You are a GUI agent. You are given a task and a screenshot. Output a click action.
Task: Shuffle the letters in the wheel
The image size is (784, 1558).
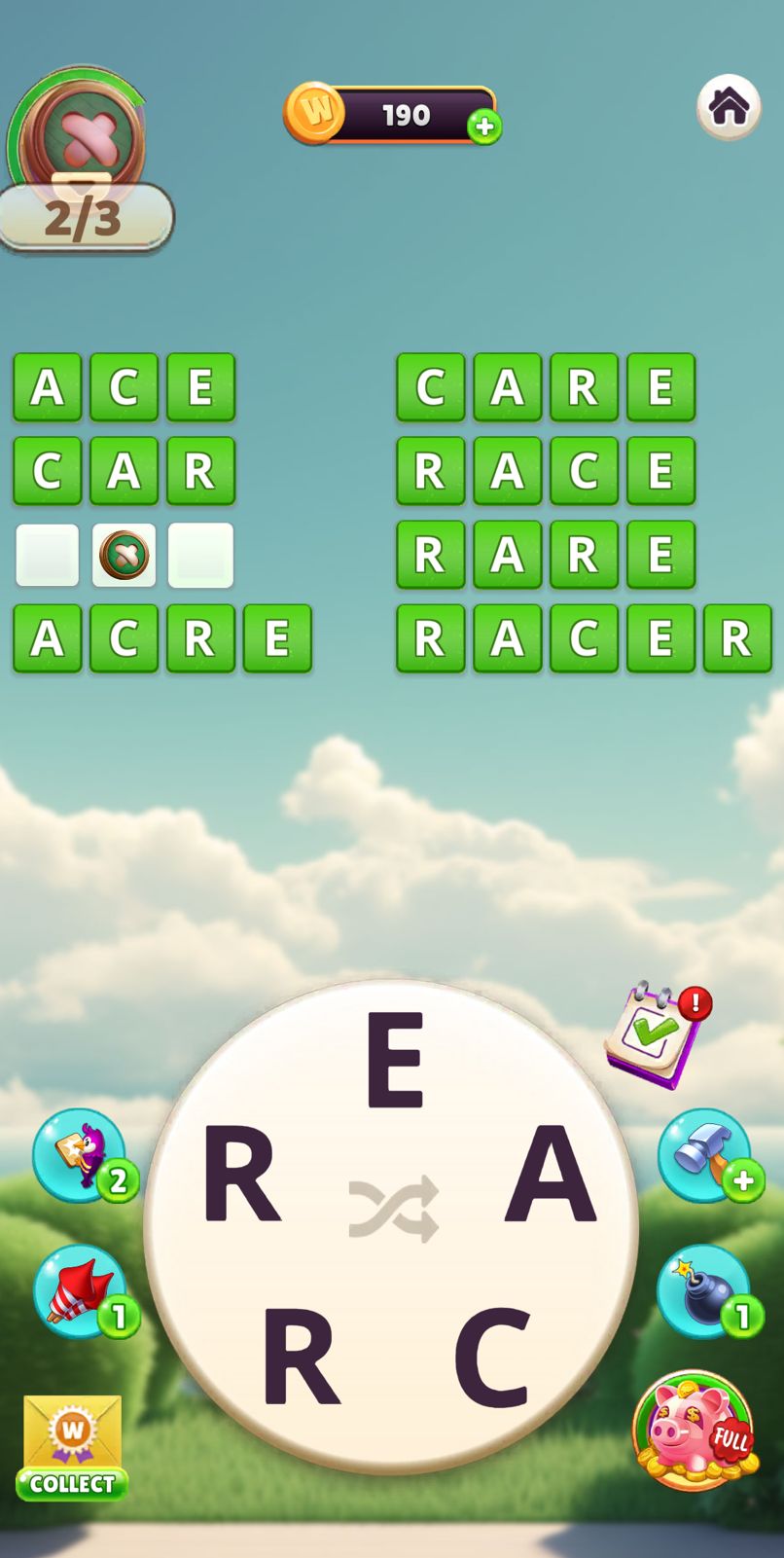pyautogui.click(x=394, y=1210)
